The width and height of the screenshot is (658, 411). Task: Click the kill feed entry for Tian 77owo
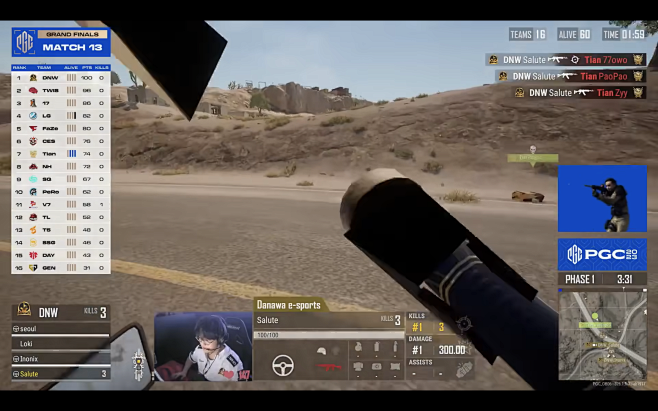[x=566, y=60]
